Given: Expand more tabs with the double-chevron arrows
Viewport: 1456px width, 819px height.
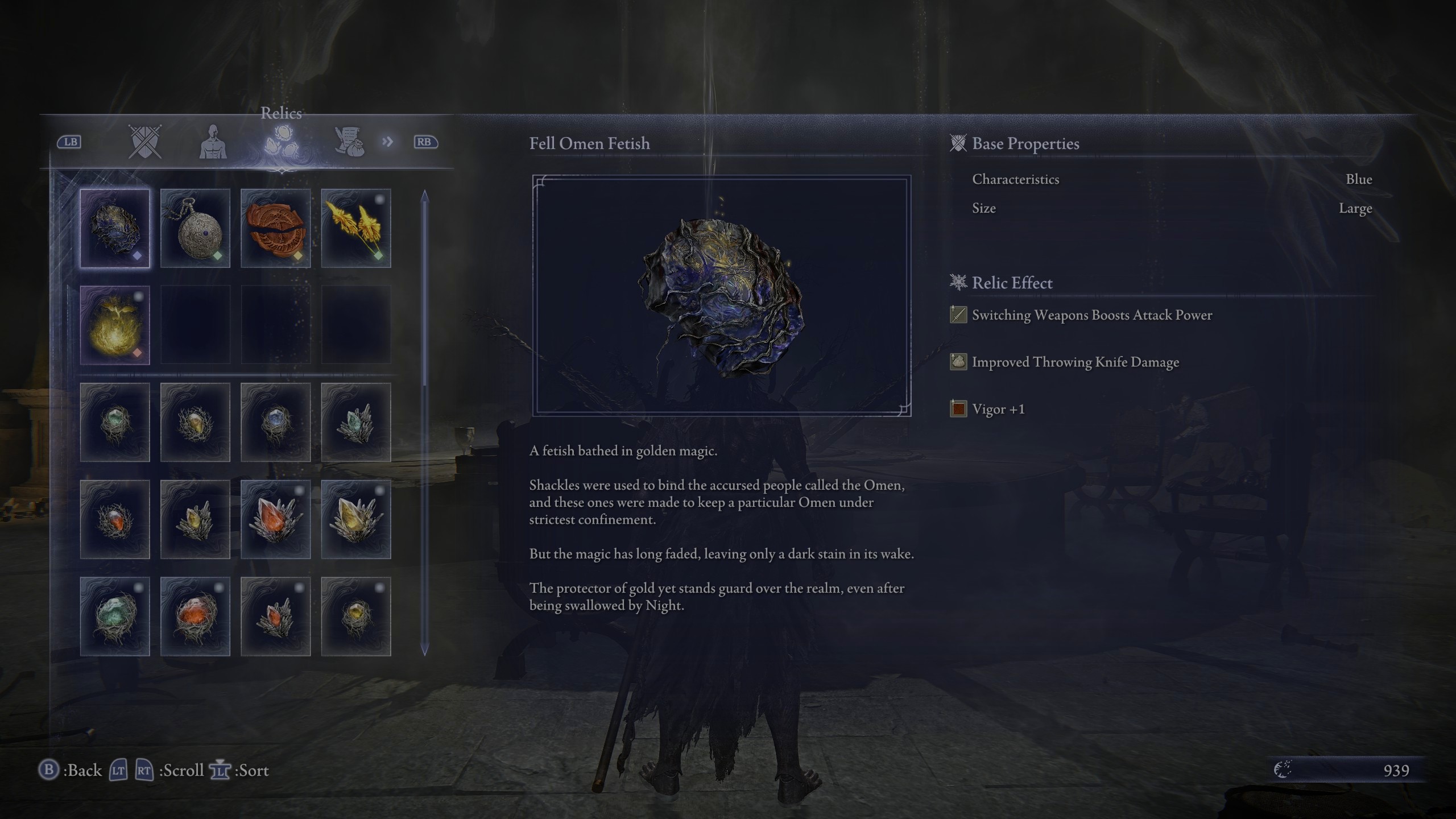Looking at the screenshot, I should 387,142.
